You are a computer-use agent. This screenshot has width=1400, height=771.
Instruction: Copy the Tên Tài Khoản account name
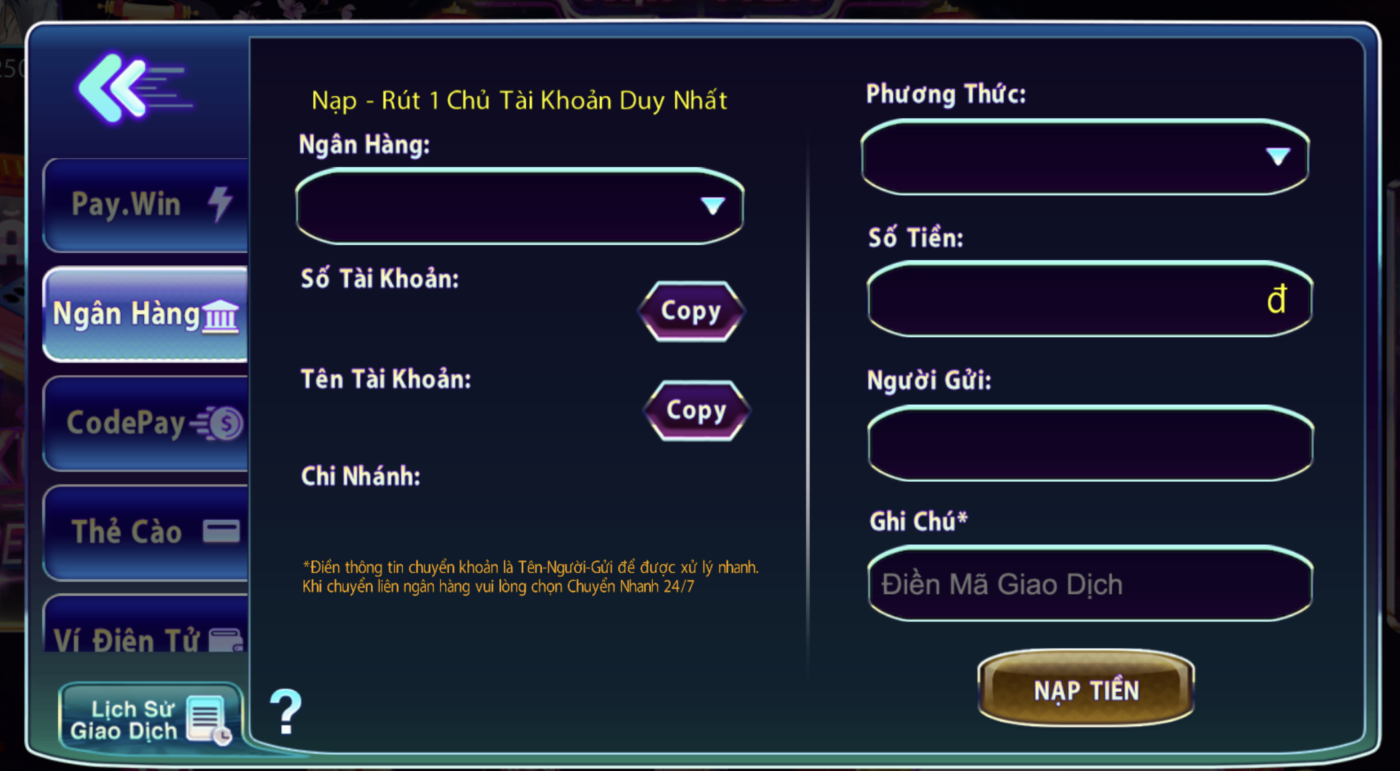[695, 410]
